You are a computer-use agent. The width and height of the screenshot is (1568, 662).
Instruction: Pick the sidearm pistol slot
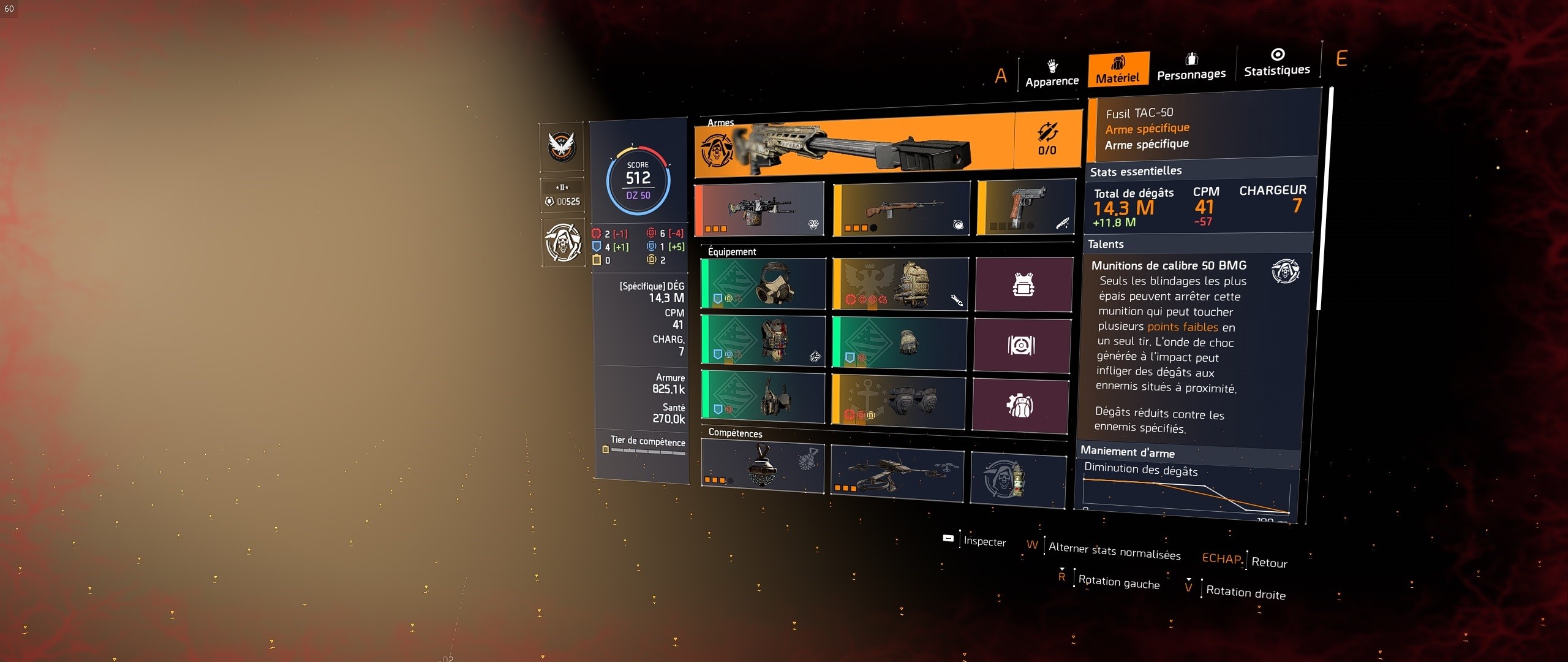pos(1027,207)
